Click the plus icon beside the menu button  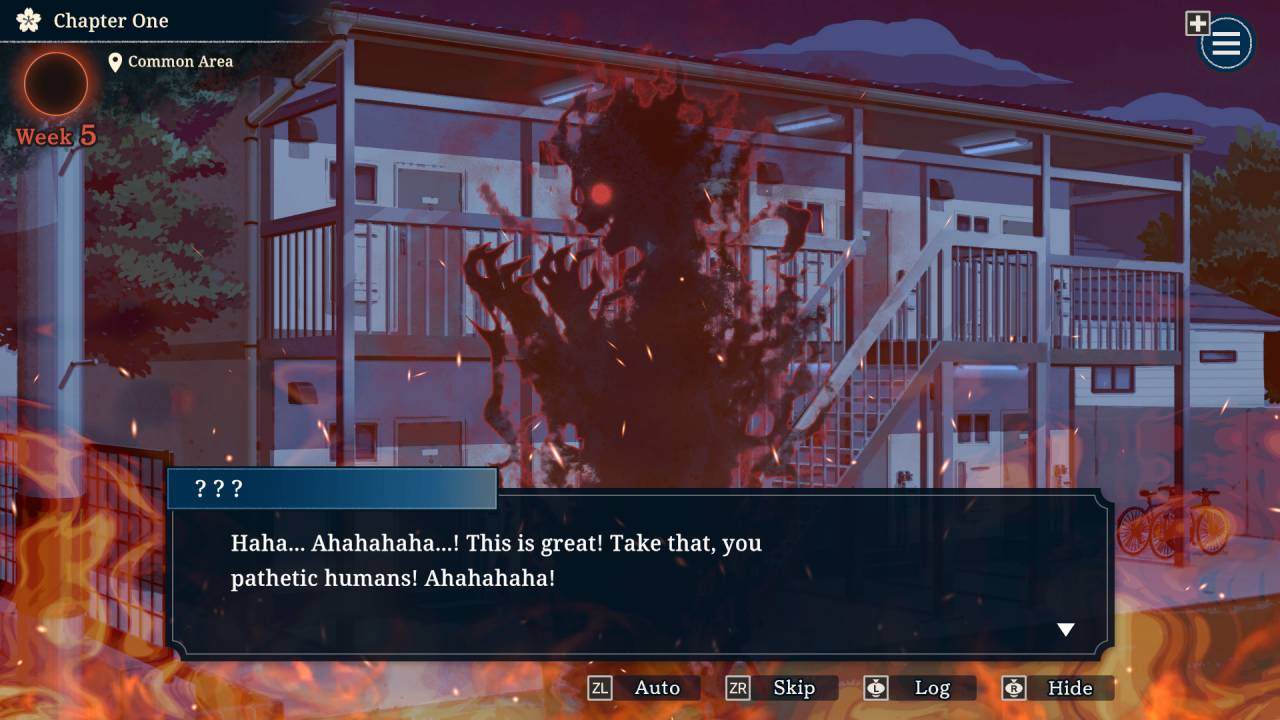coord(1196,21)
